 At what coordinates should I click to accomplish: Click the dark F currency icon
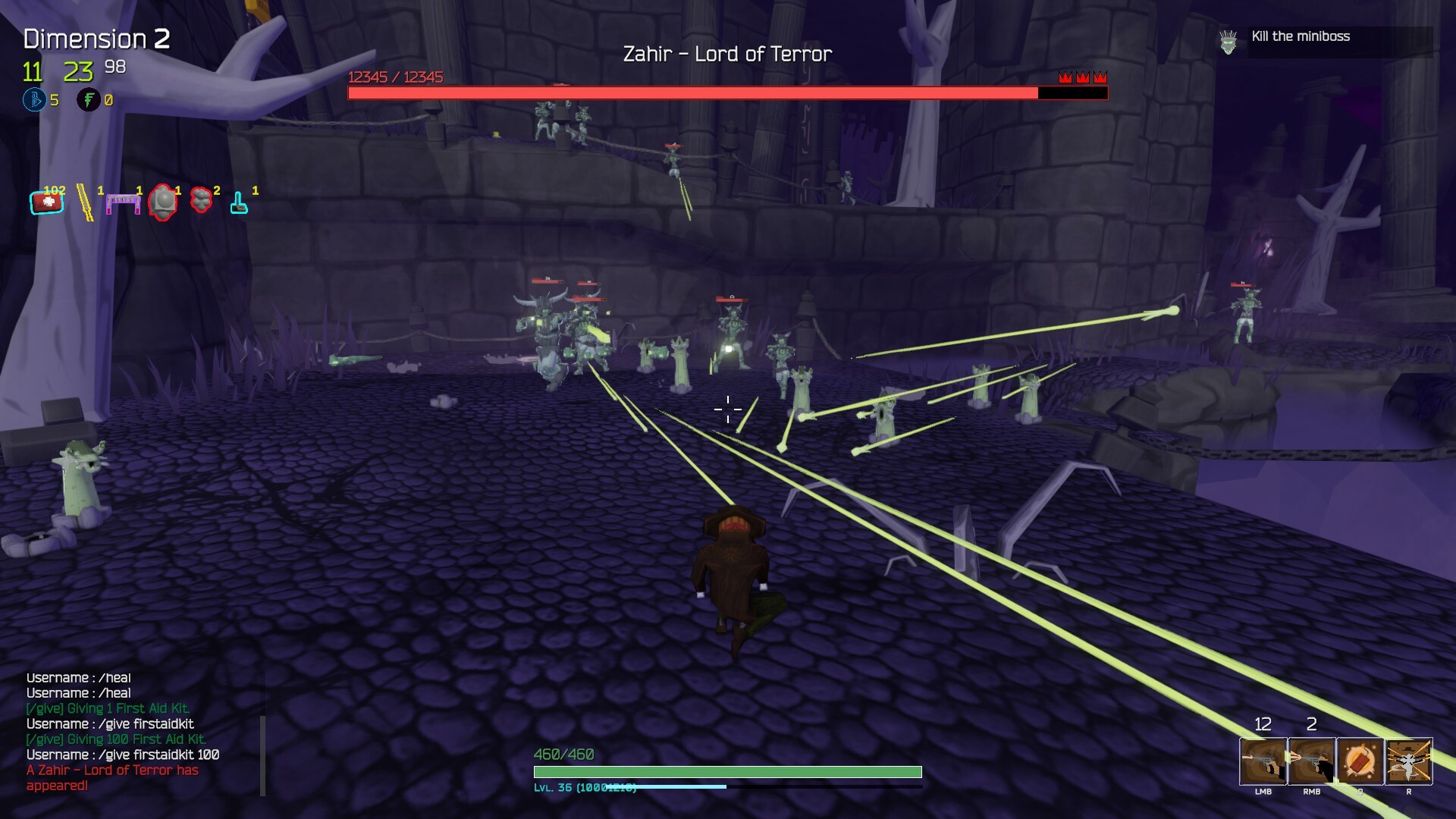click(88, 99)
